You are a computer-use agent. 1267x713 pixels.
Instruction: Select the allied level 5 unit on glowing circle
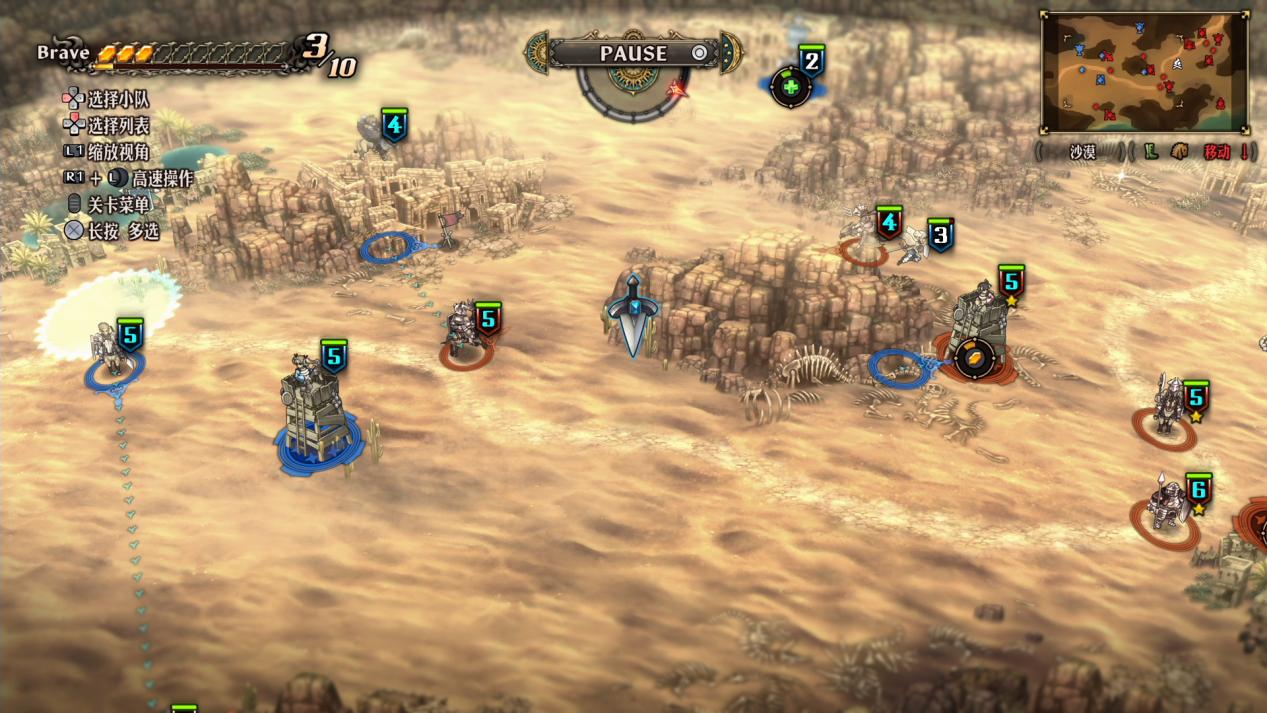pyautogui.click(x=110, y=348)
